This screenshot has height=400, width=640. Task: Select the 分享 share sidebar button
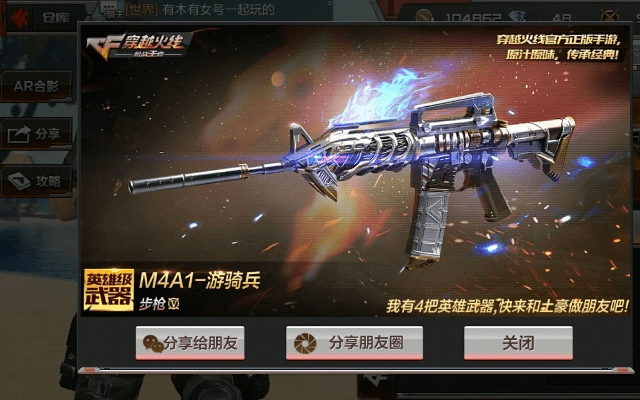(x=36, y=133)
